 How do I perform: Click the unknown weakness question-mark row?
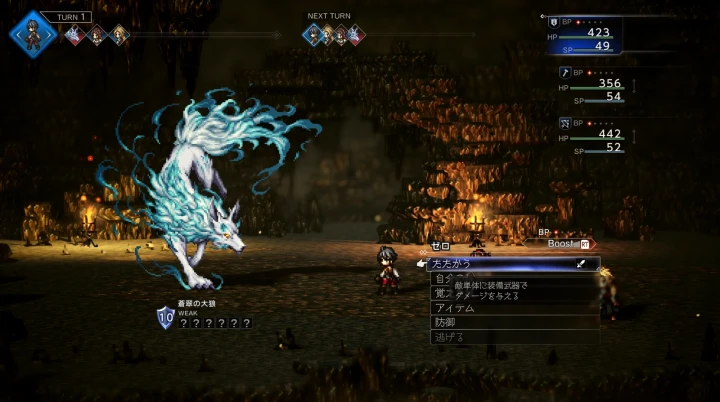pyautogui.click(x=214, y=323)
